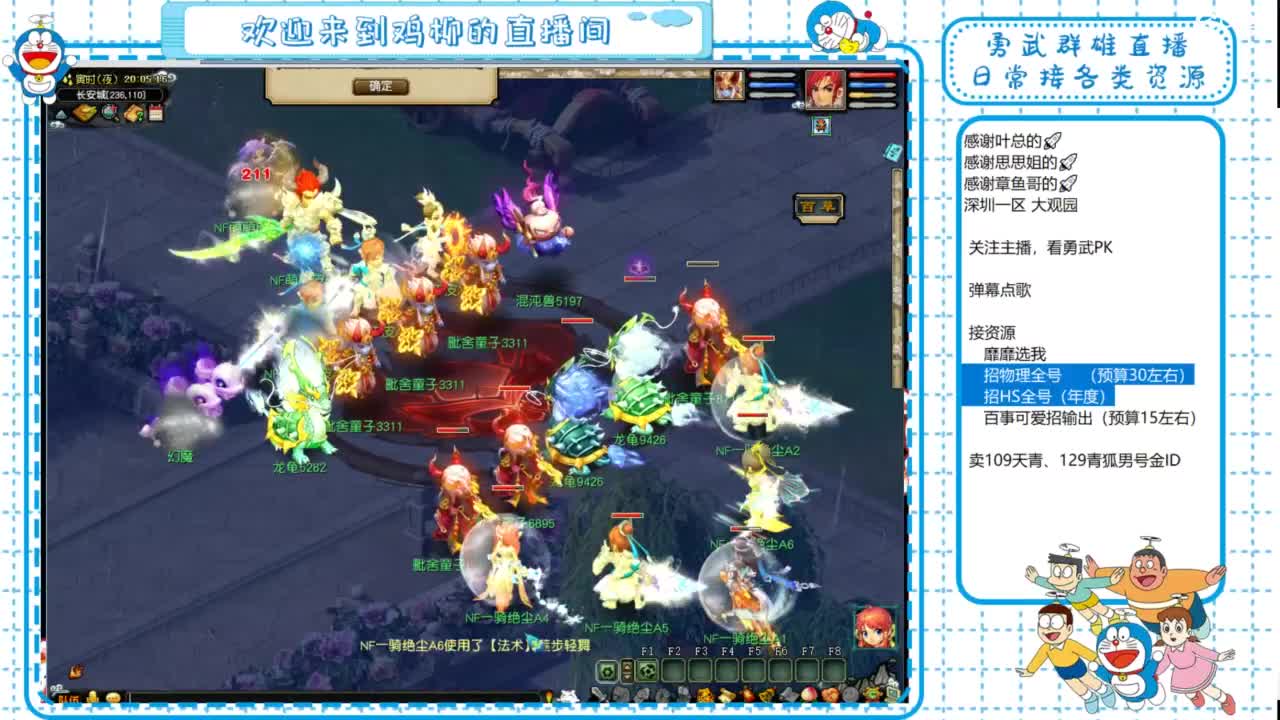Click the green recycle icon at the tray's right end
The height and width of the screenshot is (720, 1280).
coord(871,694)
